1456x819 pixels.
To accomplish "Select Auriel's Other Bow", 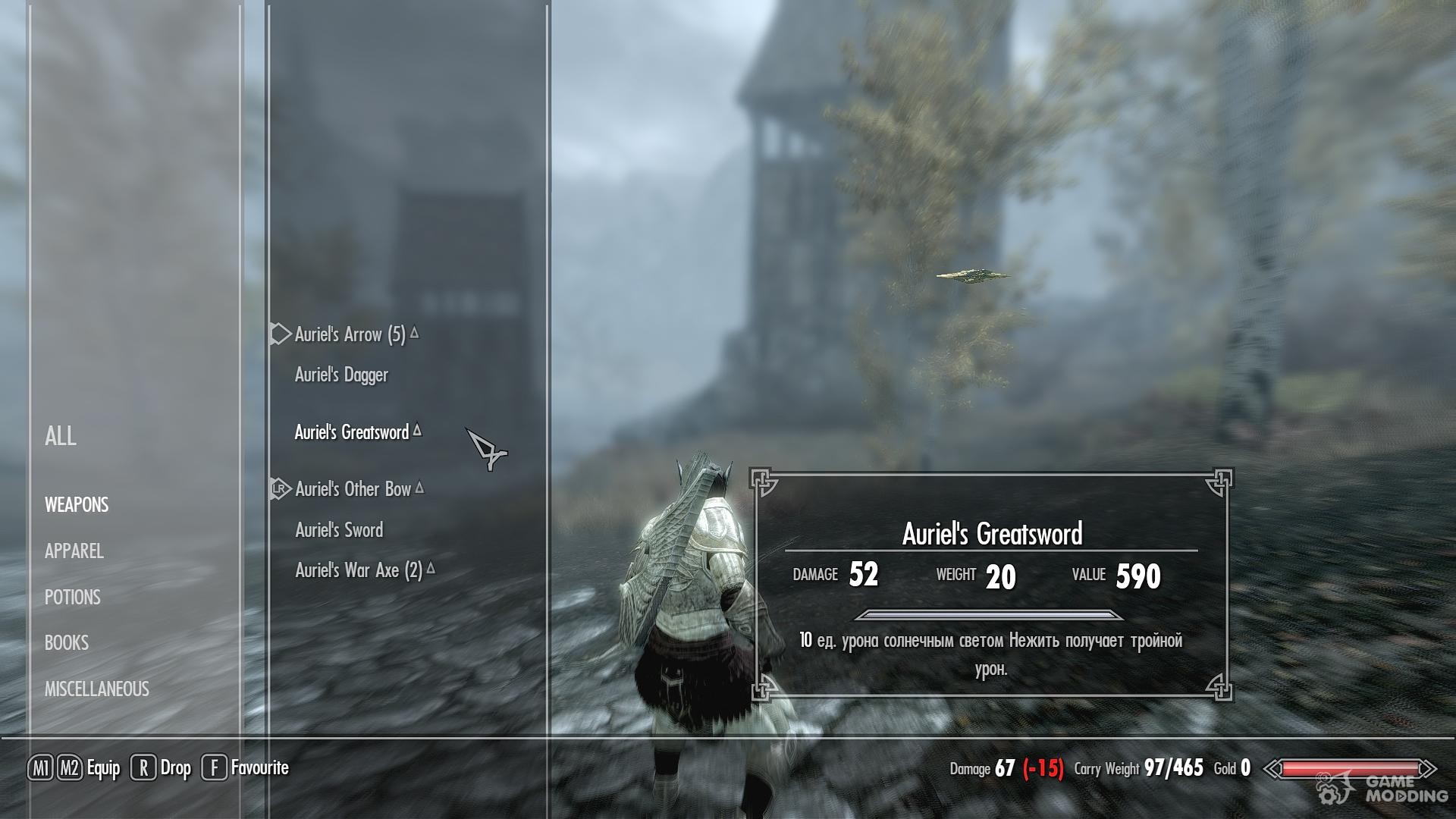I will pyautogui.click(x=353, y=489).
